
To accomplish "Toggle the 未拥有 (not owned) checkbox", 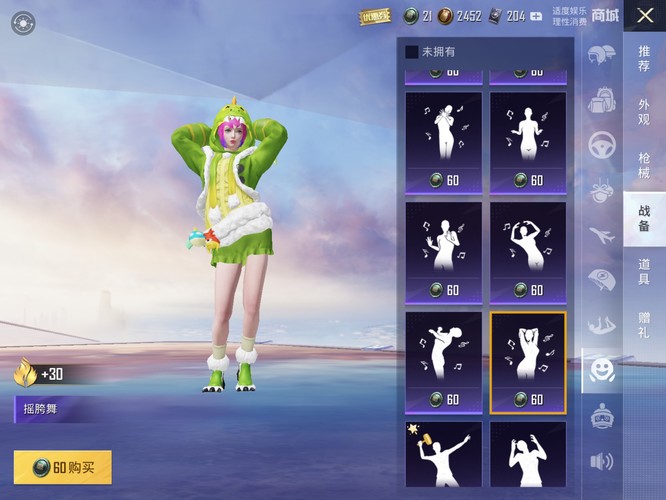I will click(412, 52).
